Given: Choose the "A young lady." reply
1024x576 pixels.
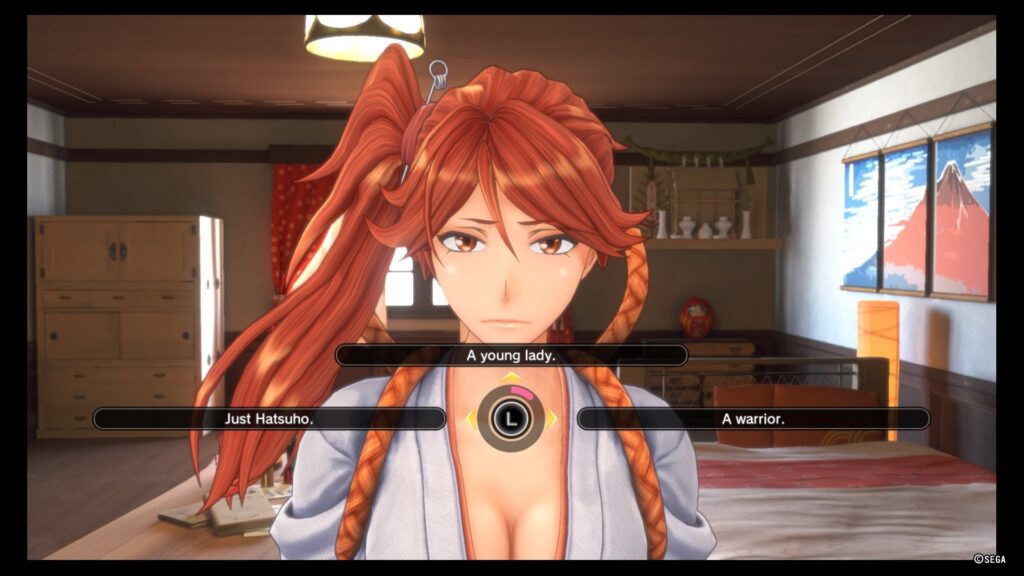Looking at the screenshot, I should [x=511, y=355].
